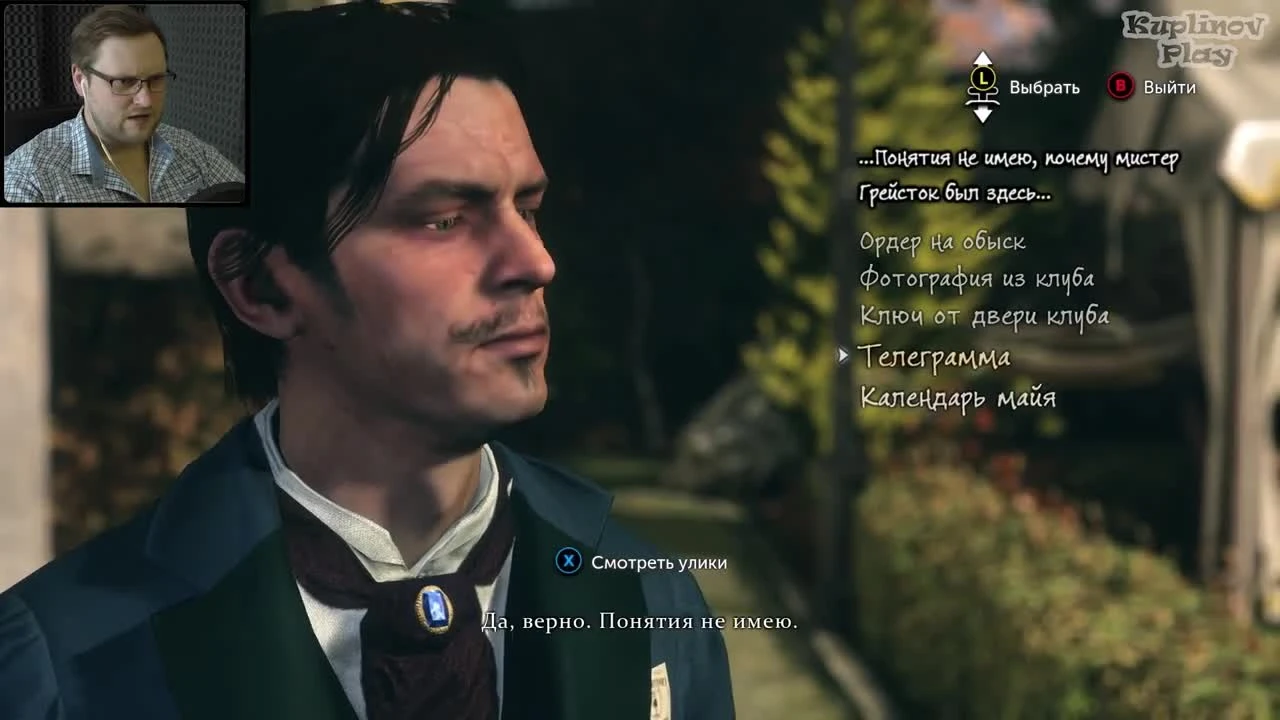This screenshot has height=720, width=1280.
Task: Select the Календарь майя evidence entry
Action: point(959,396)
